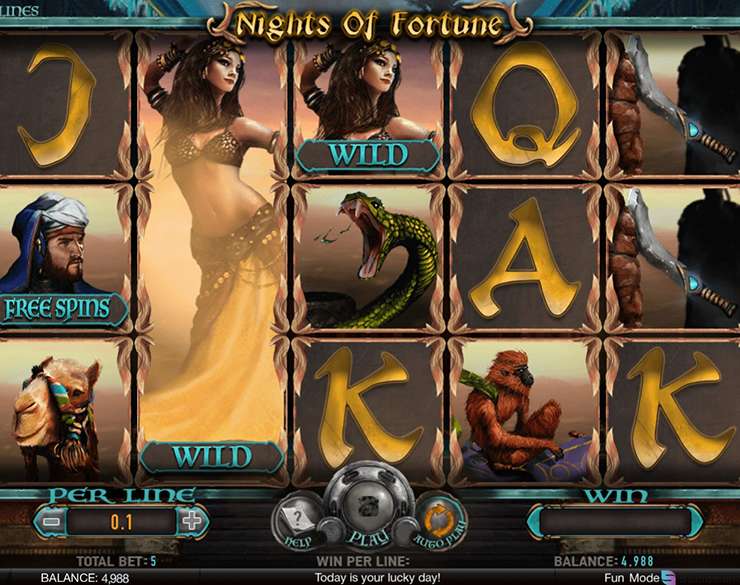This screenshot has height=585, width=740.
Task: Increase the per line bet with plus
Action: 191,520
